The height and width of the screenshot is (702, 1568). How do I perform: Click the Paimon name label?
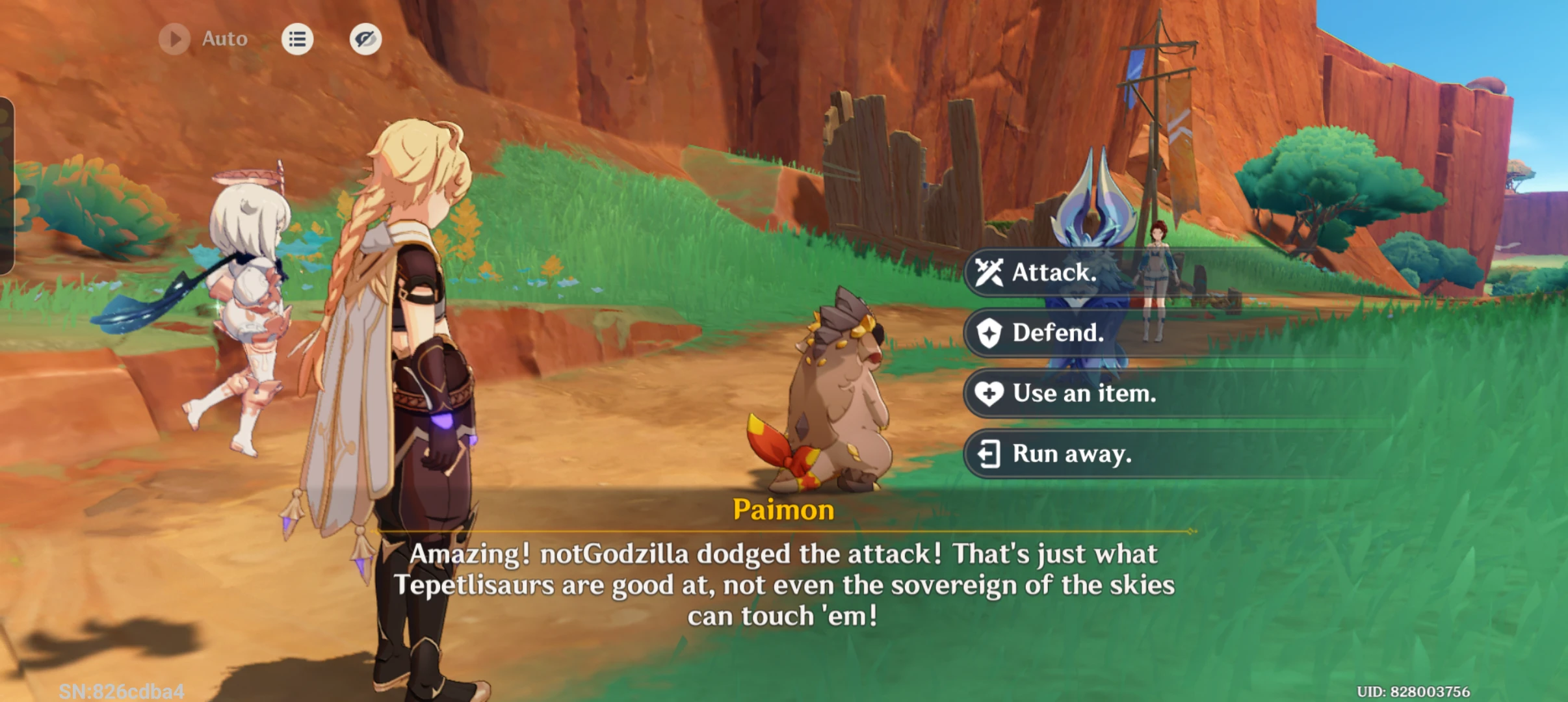[783, 510]
